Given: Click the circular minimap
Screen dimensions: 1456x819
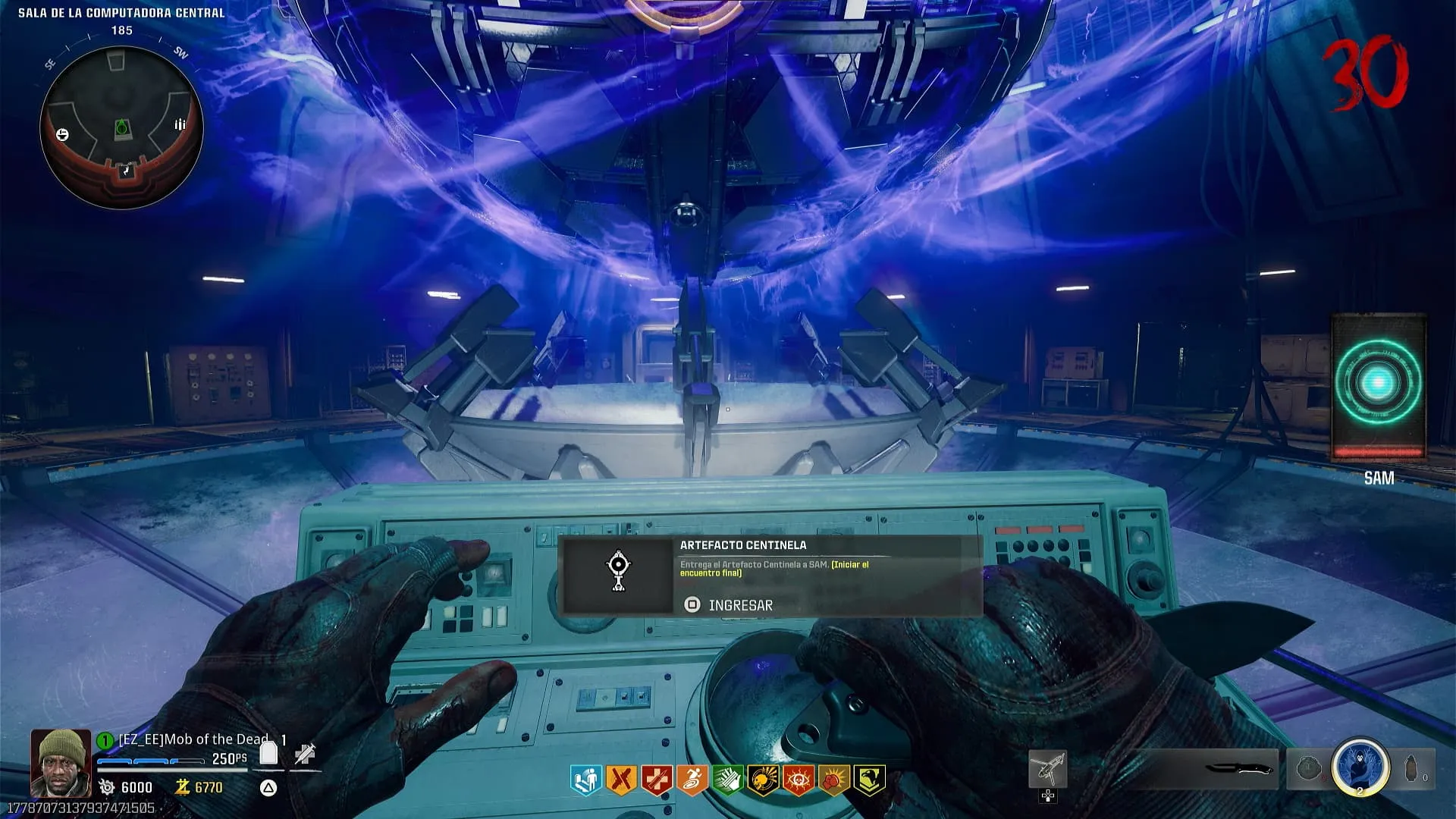Looking at the screenshot, I should pos(121,127).
